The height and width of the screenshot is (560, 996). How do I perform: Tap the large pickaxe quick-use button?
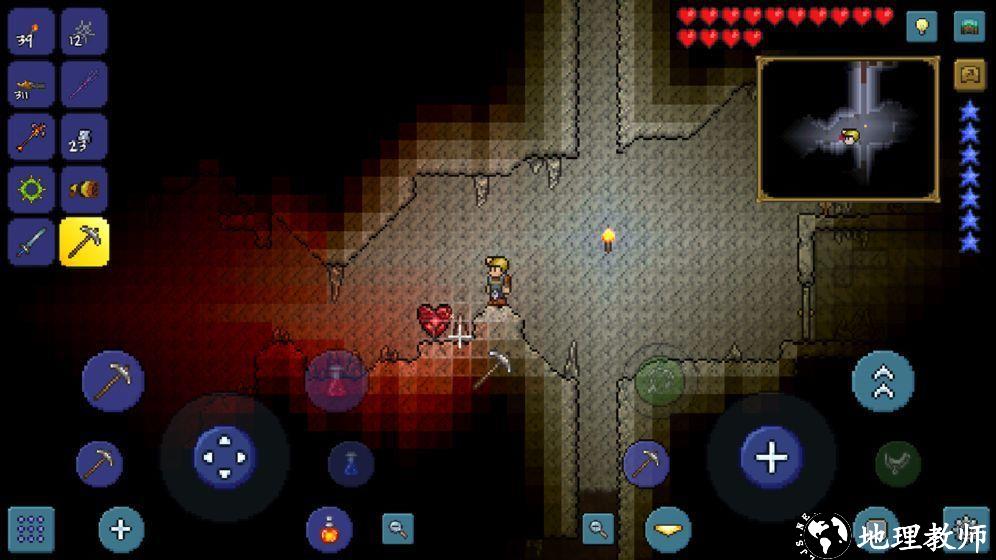pos(113,381)
